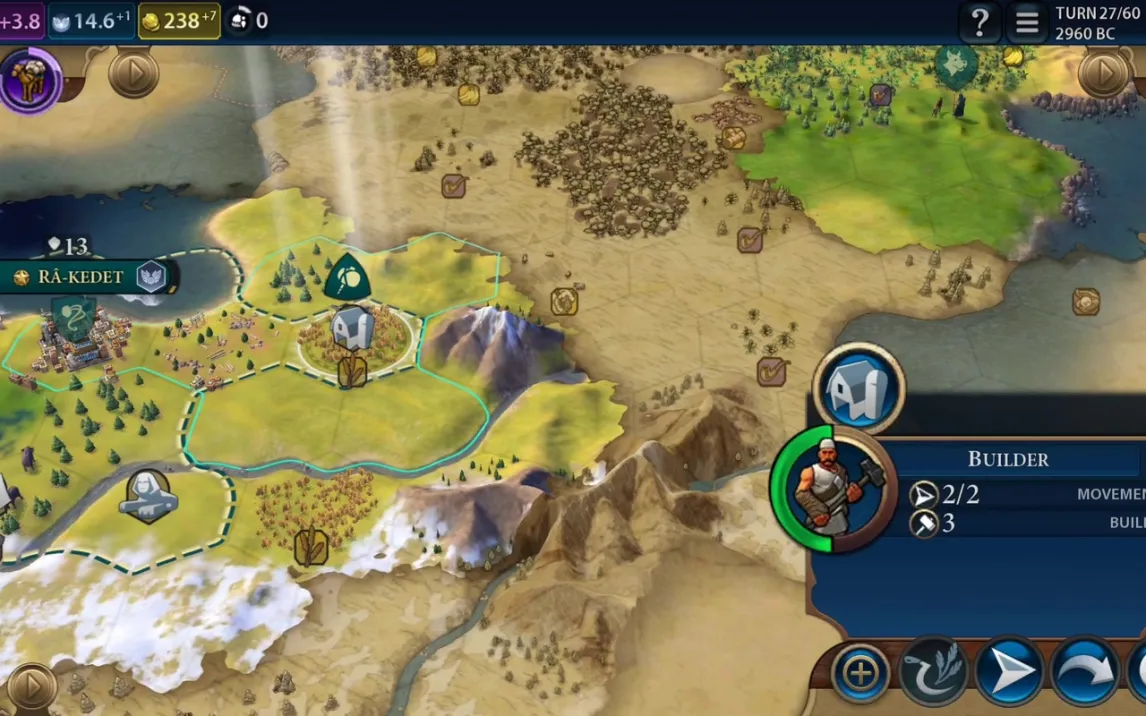Open the Civilopedia question mark button
Screen dimensions: 1146x716
click(x=980, y=21)
